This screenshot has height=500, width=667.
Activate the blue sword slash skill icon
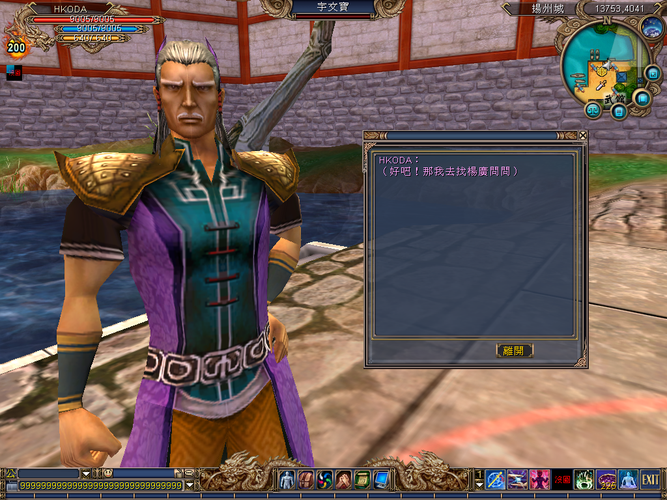coord(495,480)
